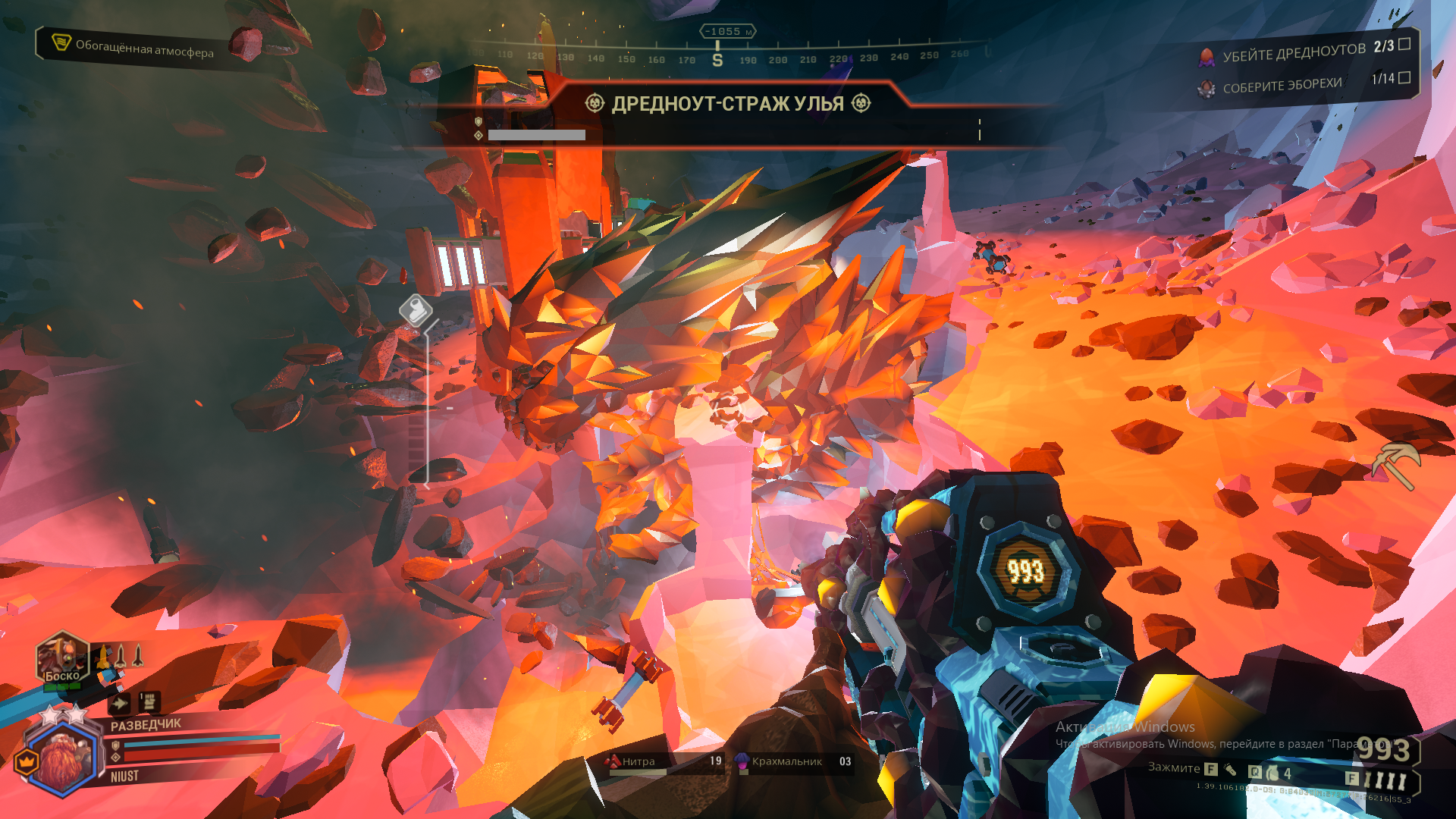The height and width of the screenshot is (819, 1456).
Task: Click the compass bar south marker
Action: (717, 60)
